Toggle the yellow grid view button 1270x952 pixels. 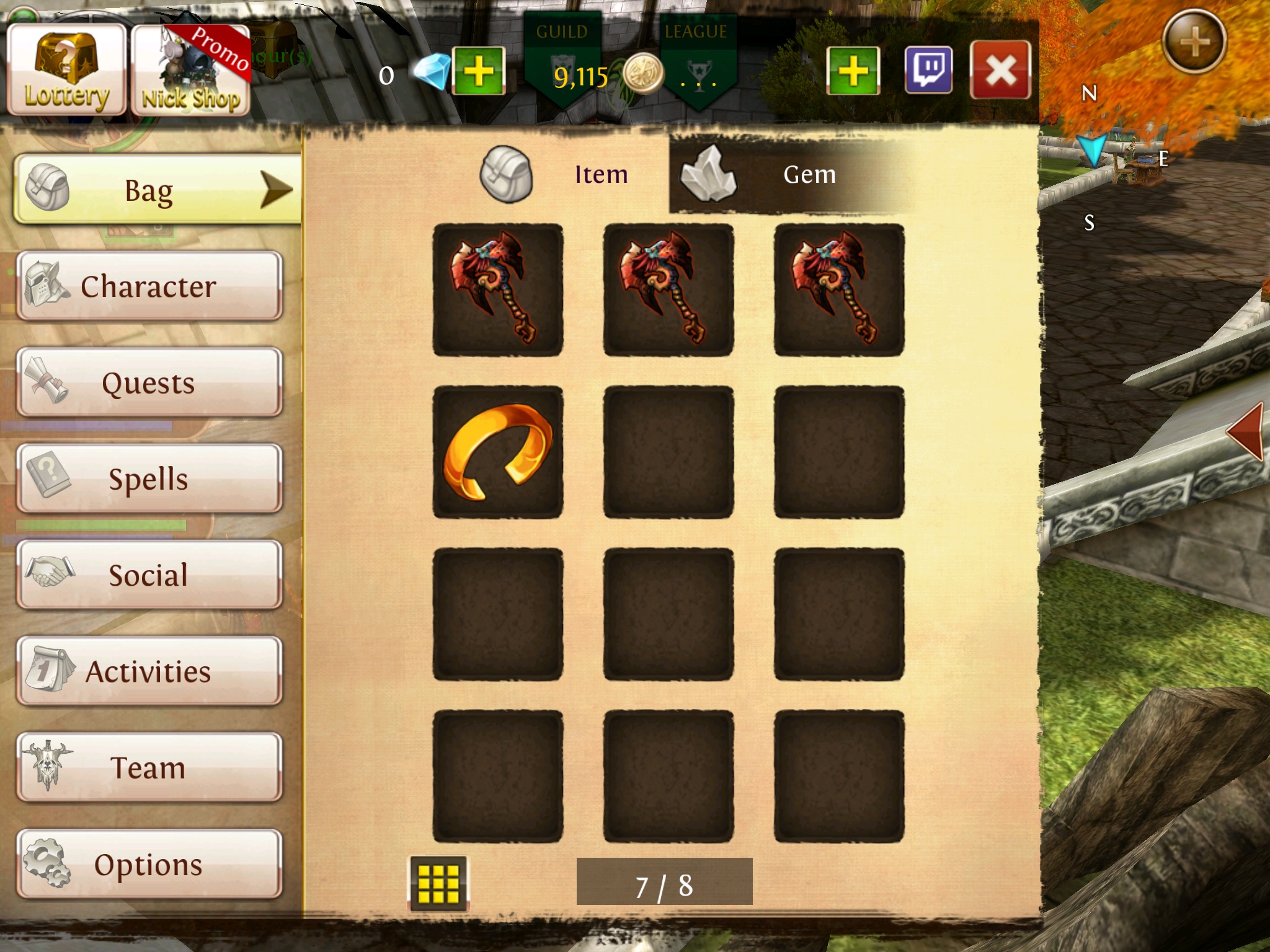(x=438, y=883)
